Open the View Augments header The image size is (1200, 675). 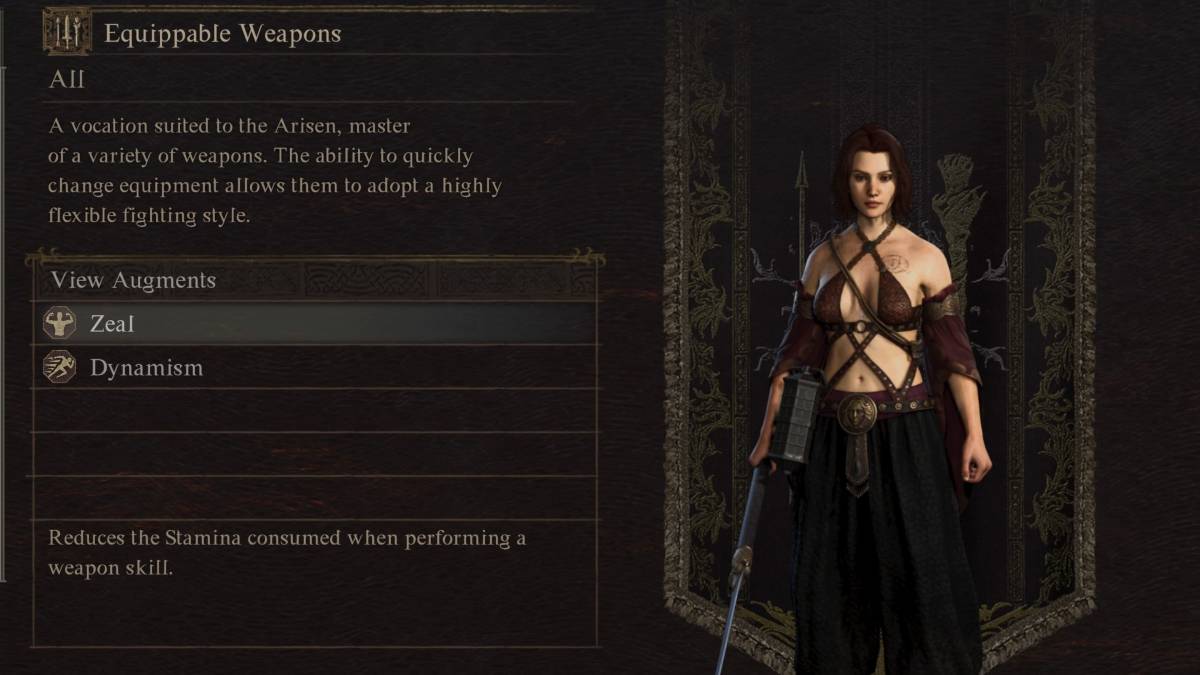(134, 280)
